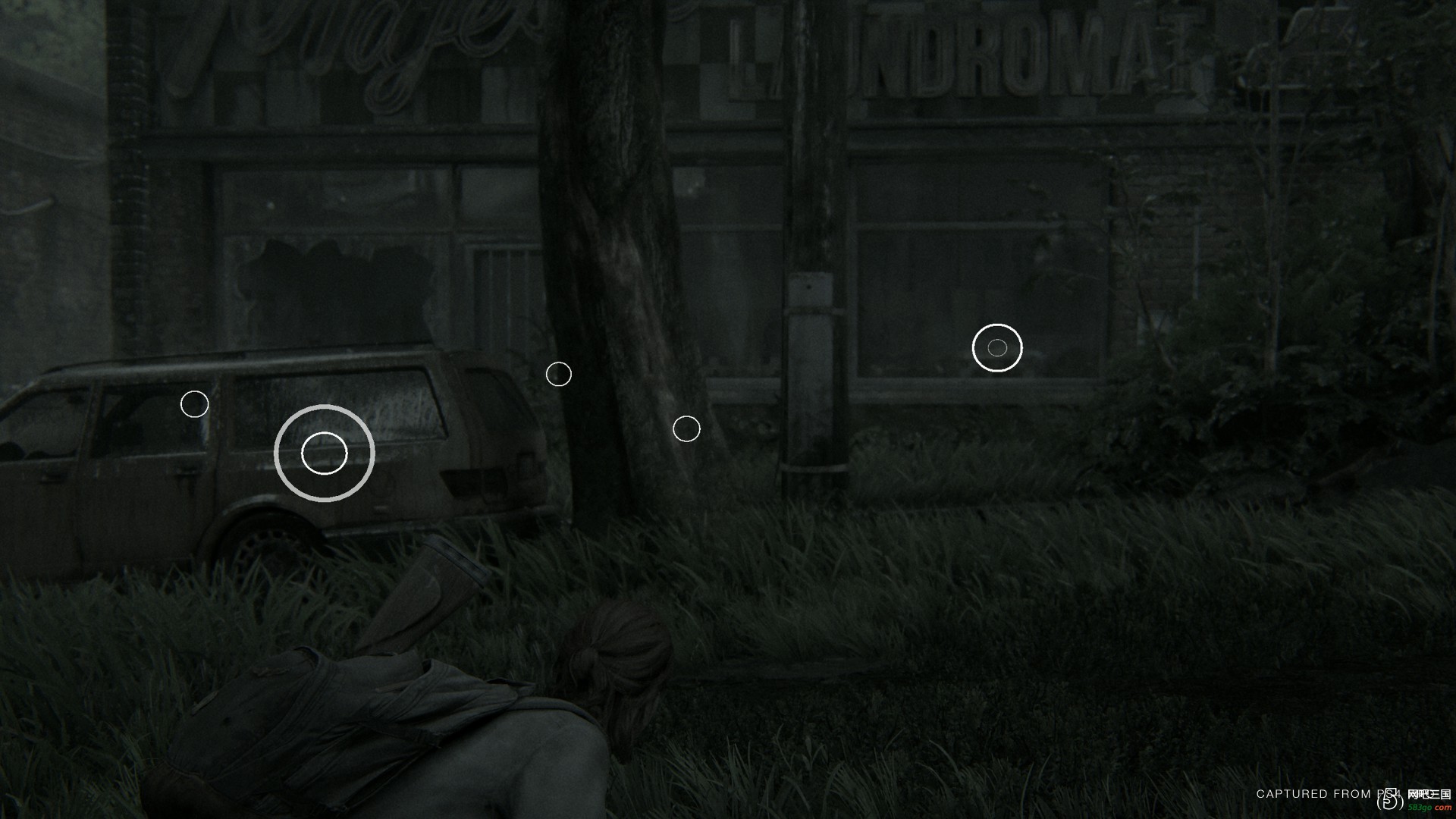Select the small circle marker on the car's front window
Image resolution: width=1456 pixels, height=819 pixels.
coord(195,404)
